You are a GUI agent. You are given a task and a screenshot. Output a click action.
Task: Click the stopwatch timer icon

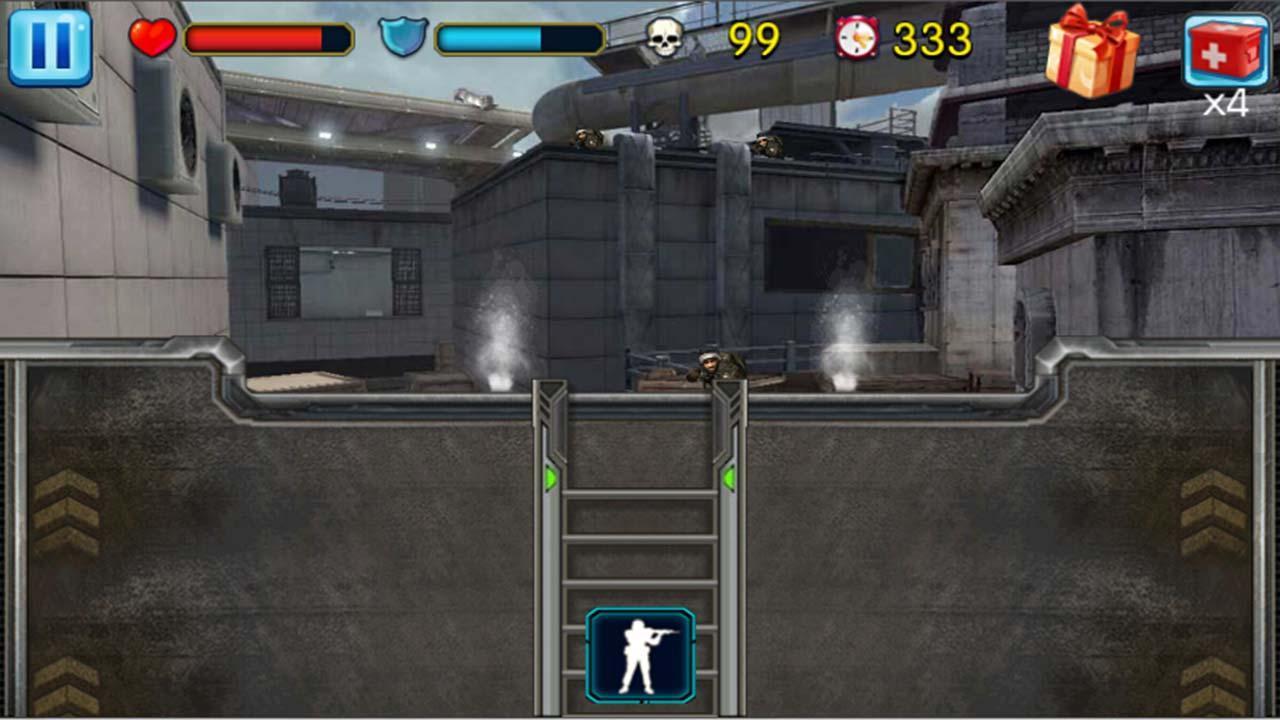pos(858,39)
